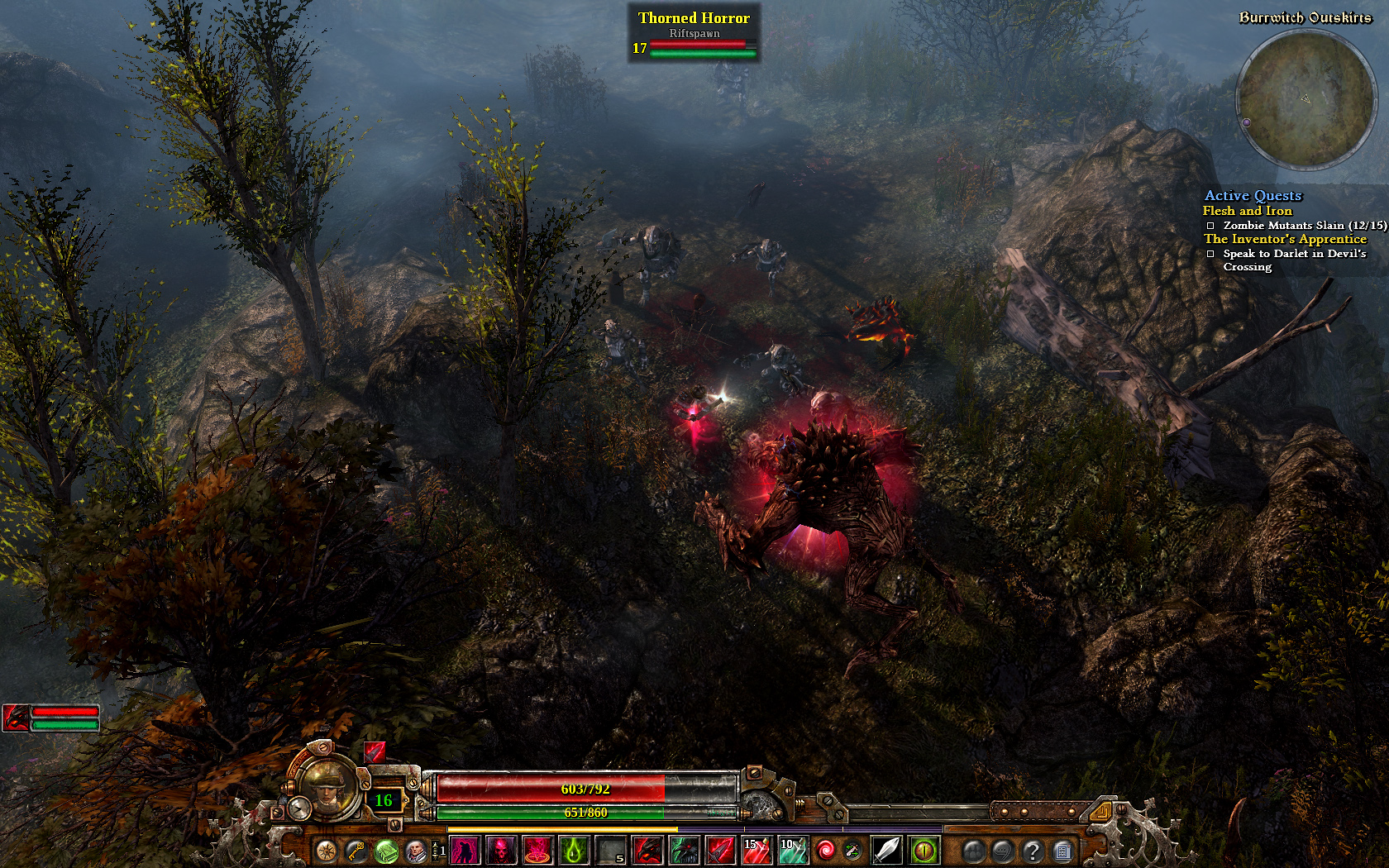Activate the green flame droplet skill
The width and height of the screenshot is (1389, 868).
click(x=575, y=850)
